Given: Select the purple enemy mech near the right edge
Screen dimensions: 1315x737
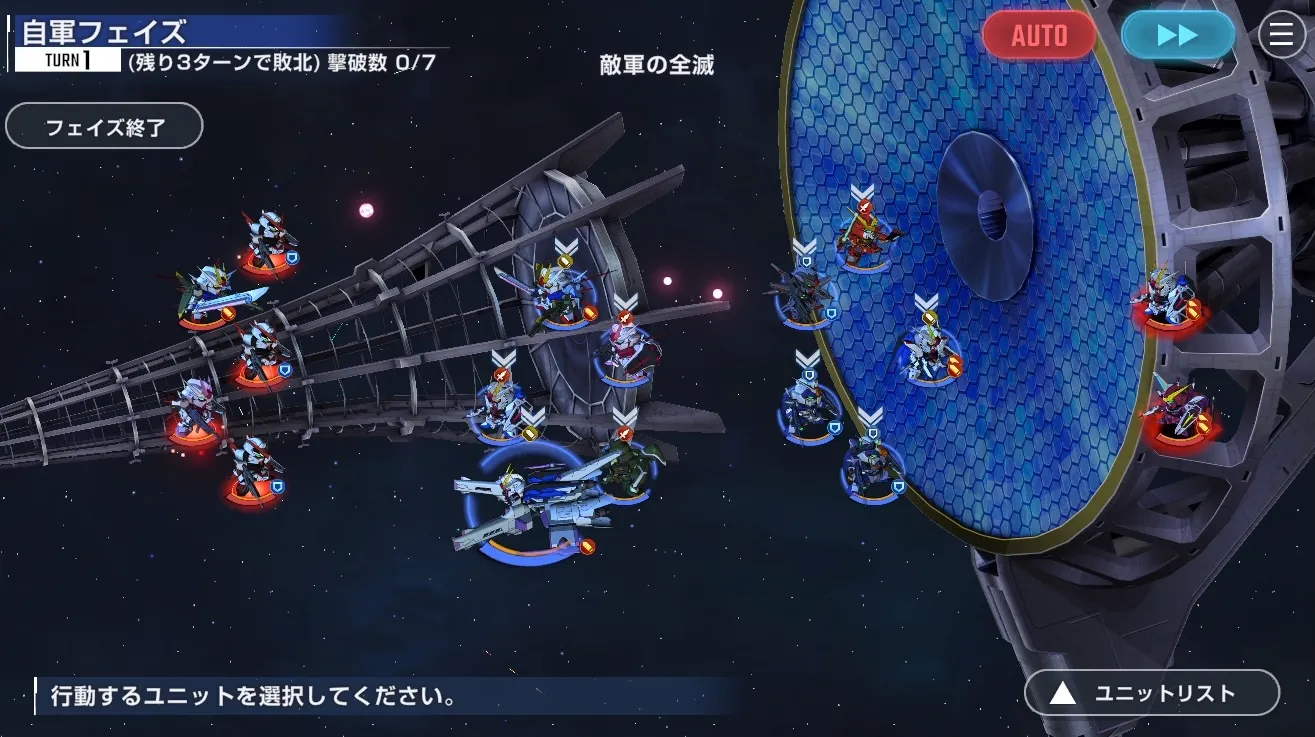Looking at the screenshot, I should tap(1179, 408).
